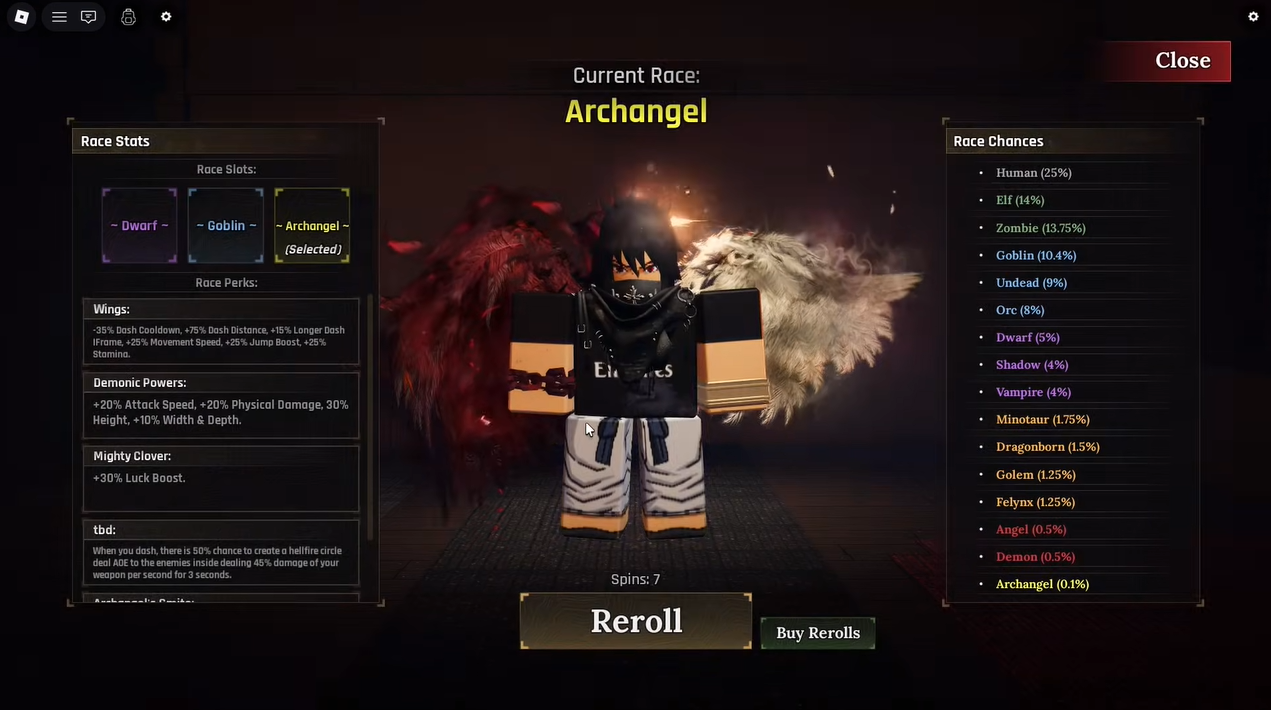Open the Roblox chat window

pyautogui.click(x=89, y=17)
